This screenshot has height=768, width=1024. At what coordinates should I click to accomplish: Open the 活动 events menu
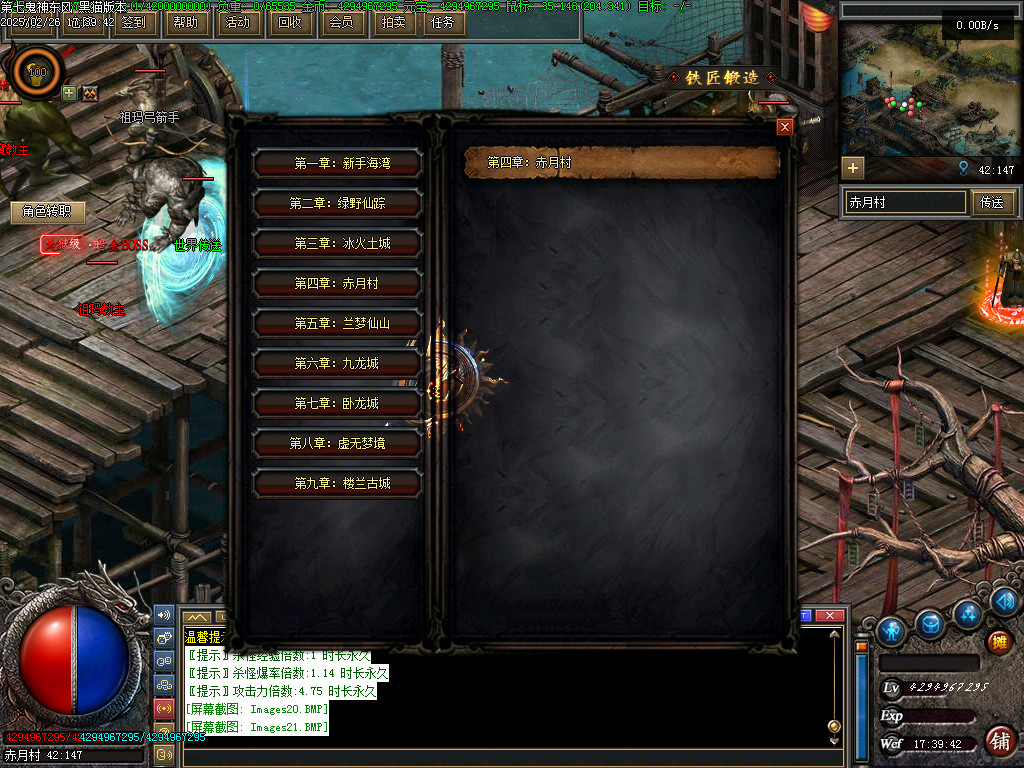tap(238, 22)
